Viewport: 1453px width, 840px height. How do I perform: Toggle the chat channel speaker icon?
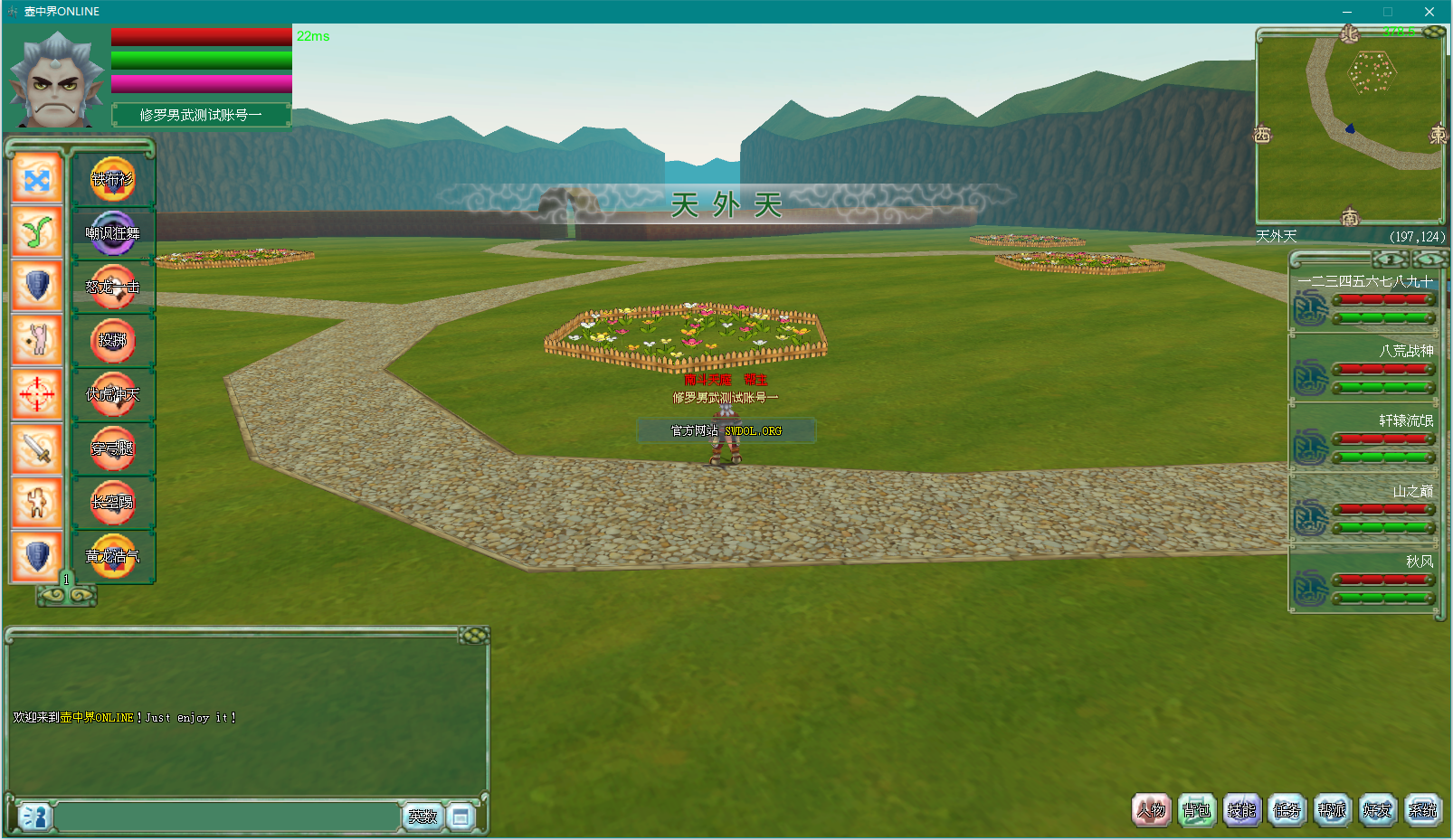[x=34, y=816]
